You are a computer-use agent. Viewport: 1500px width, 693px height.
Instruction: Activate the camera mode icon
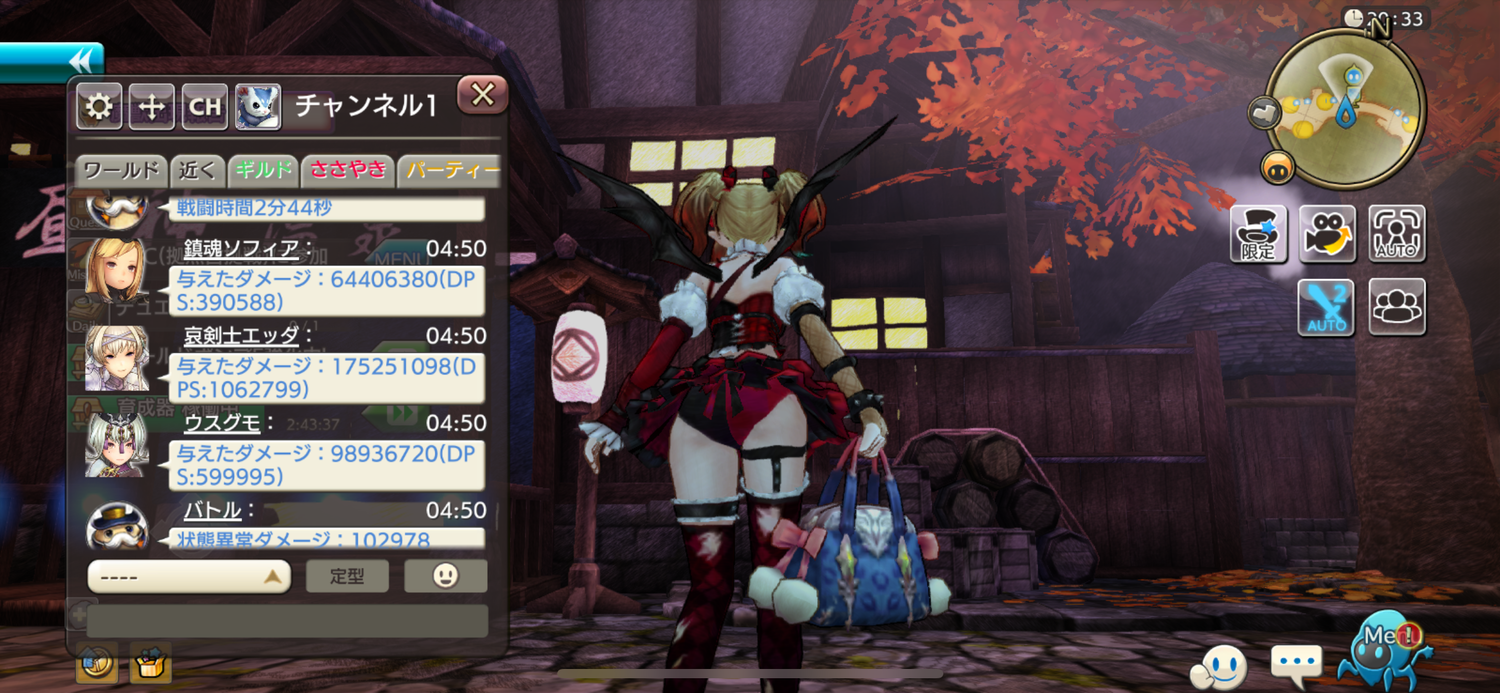(x=1327, y=234)
